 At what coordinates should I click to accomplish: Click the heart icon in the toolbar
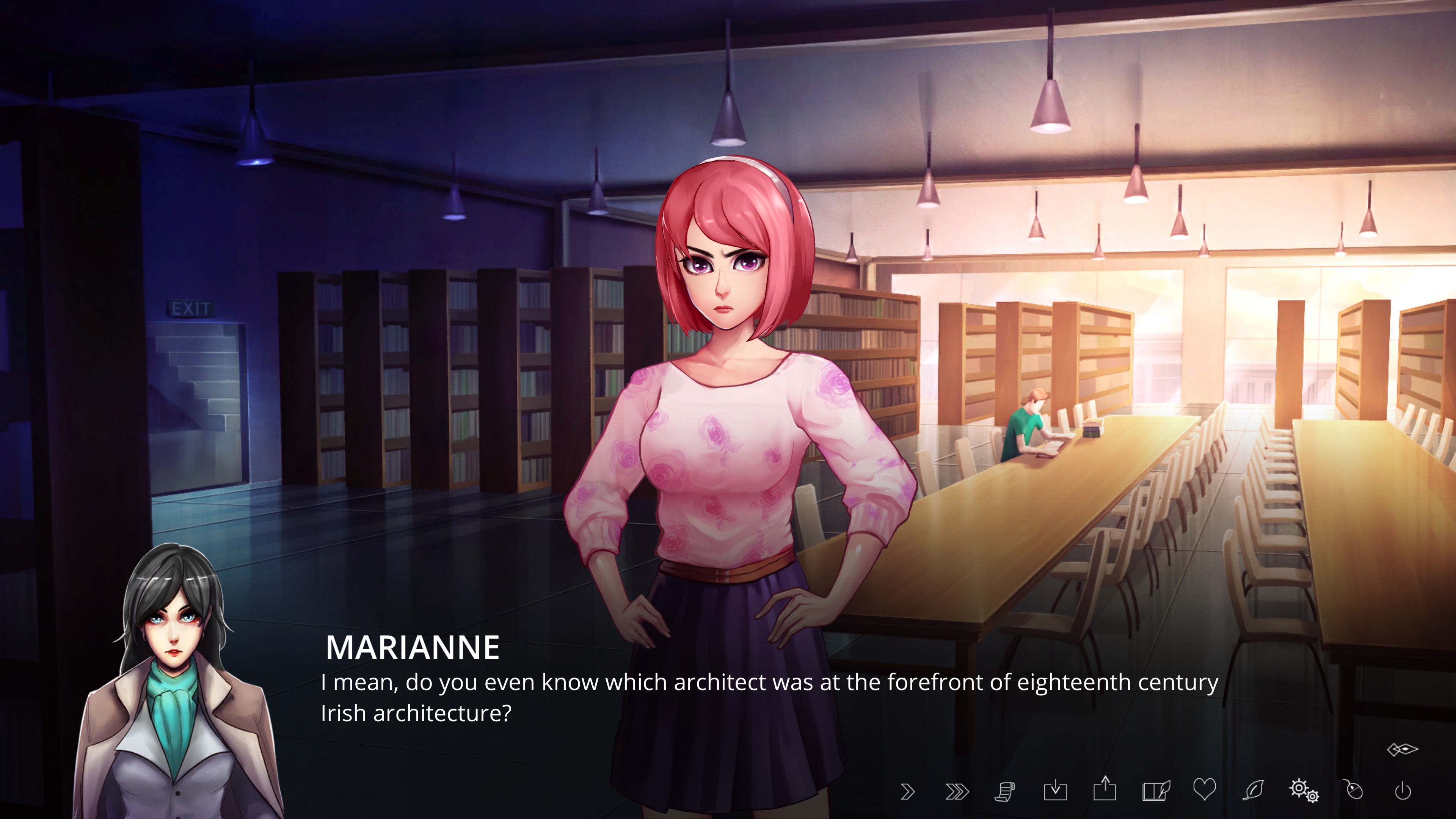click(x=1204, y=789)
